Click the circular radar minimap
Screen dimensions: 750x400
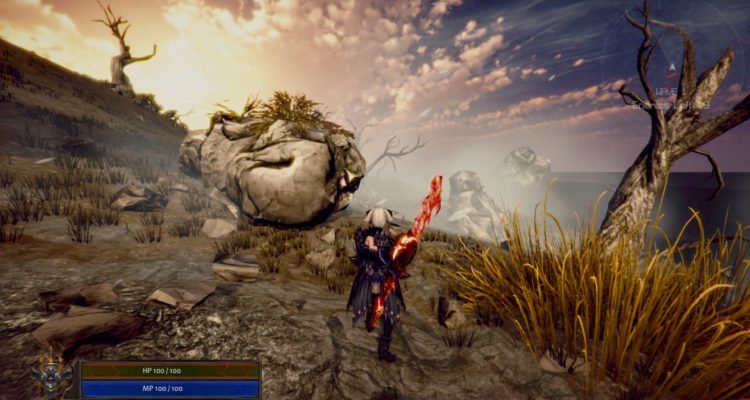click(x=671, y=68)
